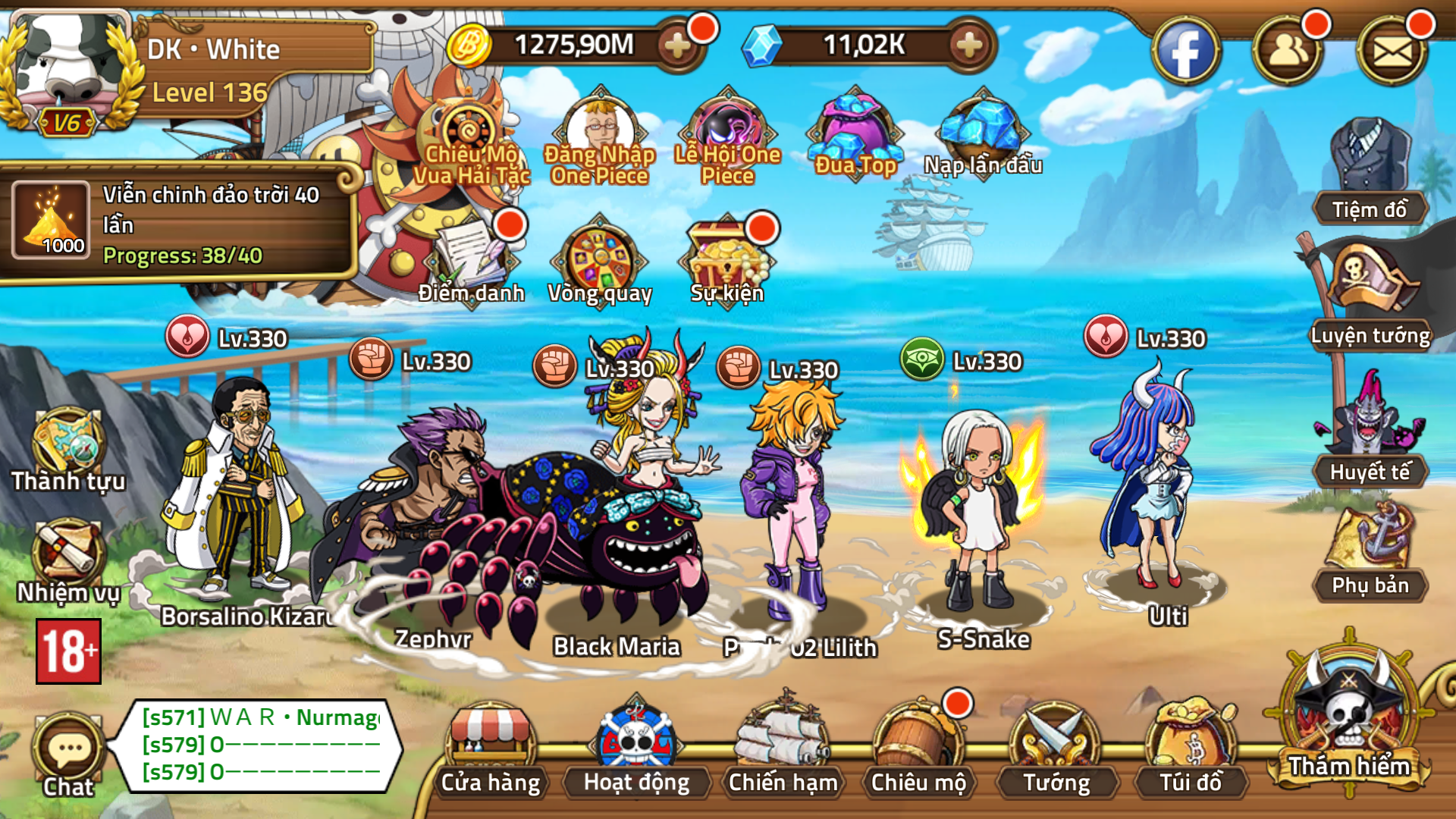Open Điểm danh daily check-in

[x=472, y=258]
